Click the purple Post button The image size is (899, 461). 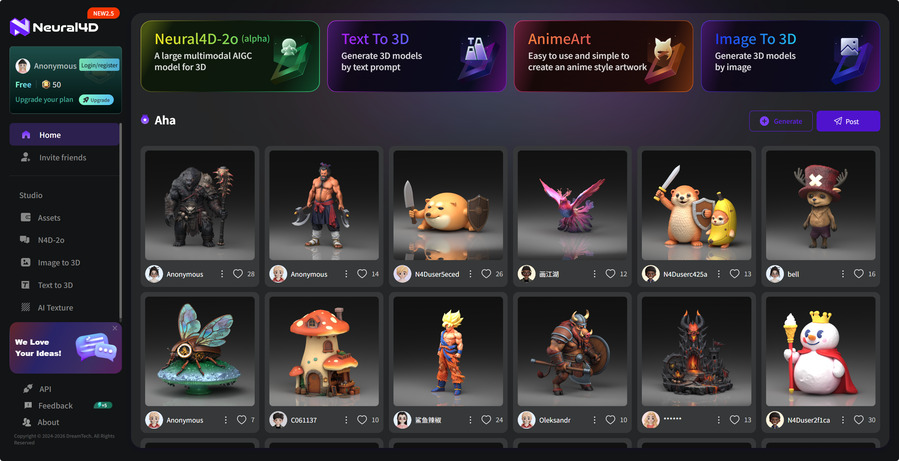pyautogui.click(x=848, y=121)
